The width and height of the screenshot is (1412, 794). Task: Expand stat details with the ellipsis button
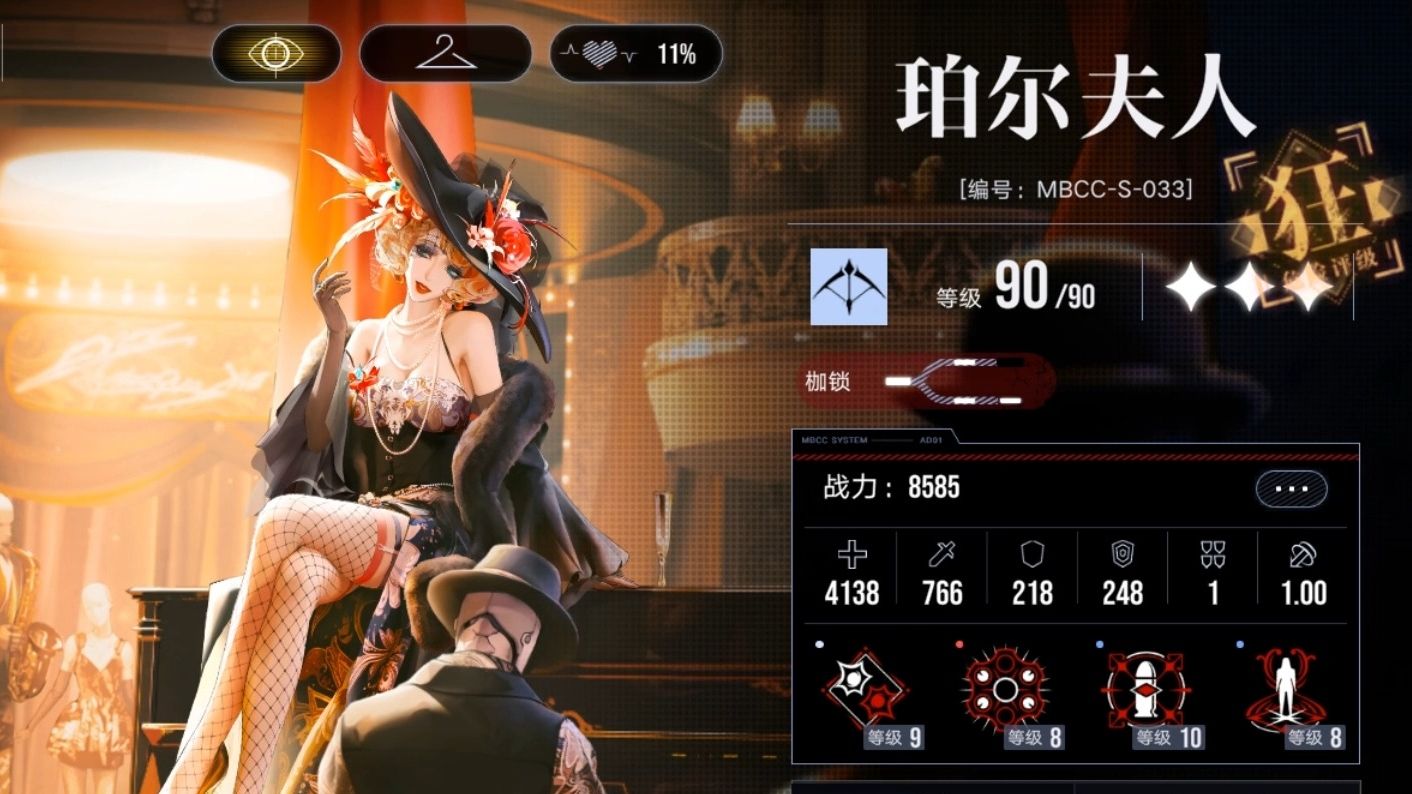coord(1291,489)
